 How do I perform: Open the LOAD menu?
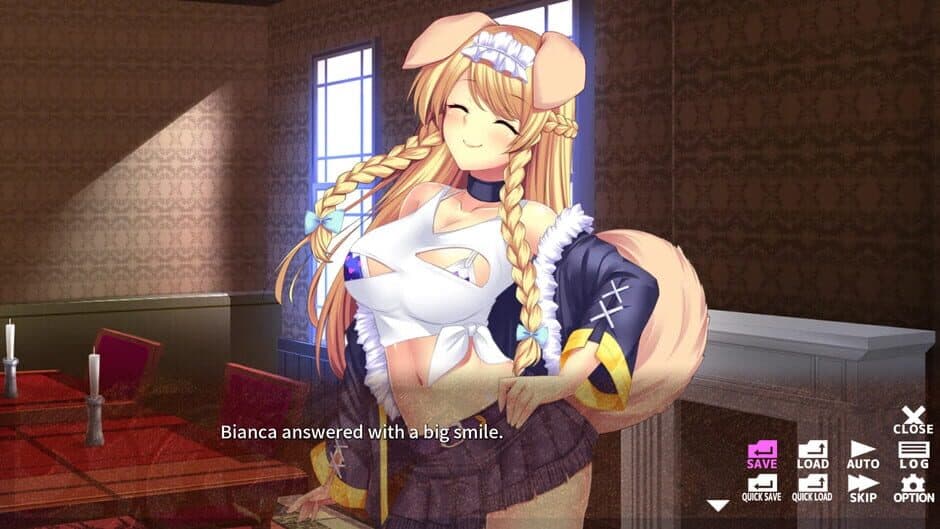click(x=812, y=454)
